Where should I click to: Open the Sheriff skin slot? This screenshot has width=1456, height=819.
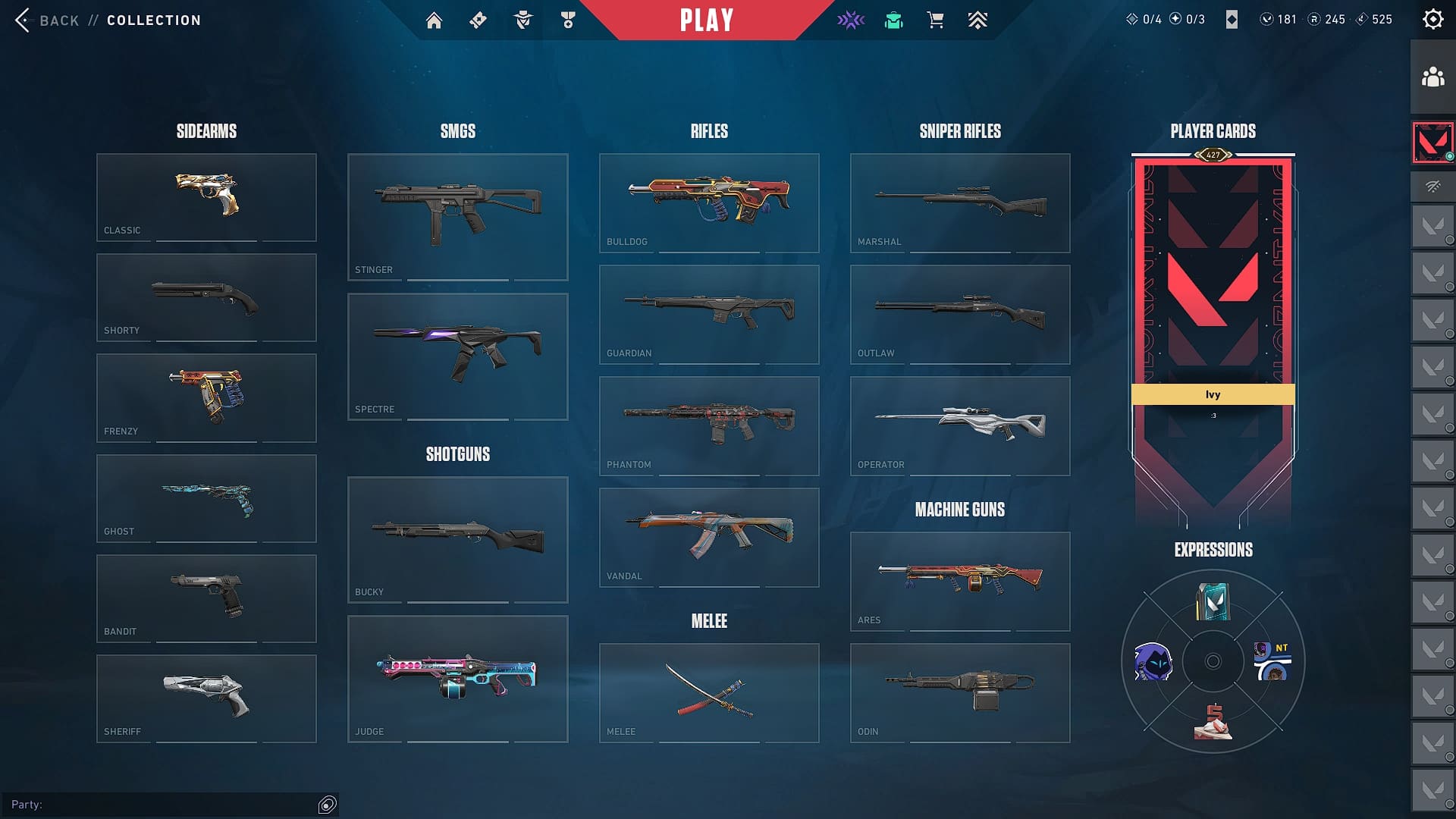(x=206, y=698)
